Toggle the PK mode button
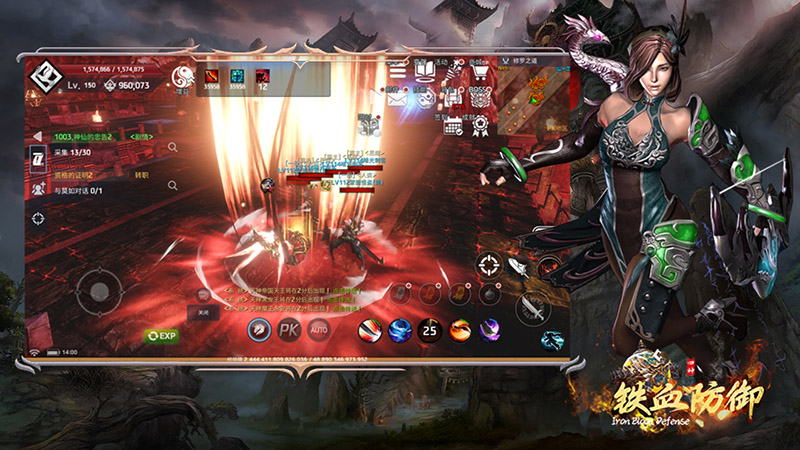Viewport: 800px width, 450px height. click(289, 328)
